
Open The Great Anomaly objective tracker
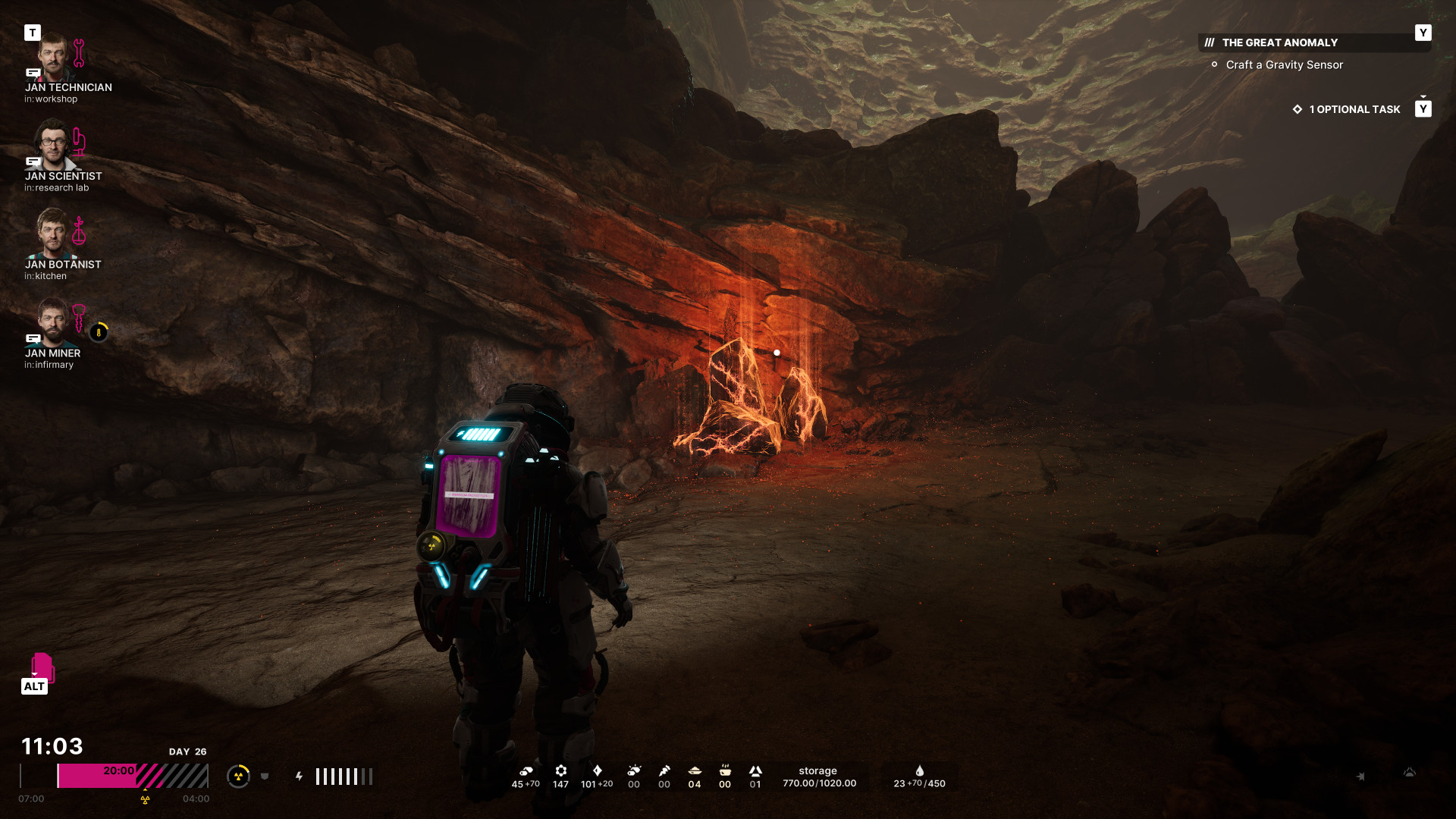1279,43
